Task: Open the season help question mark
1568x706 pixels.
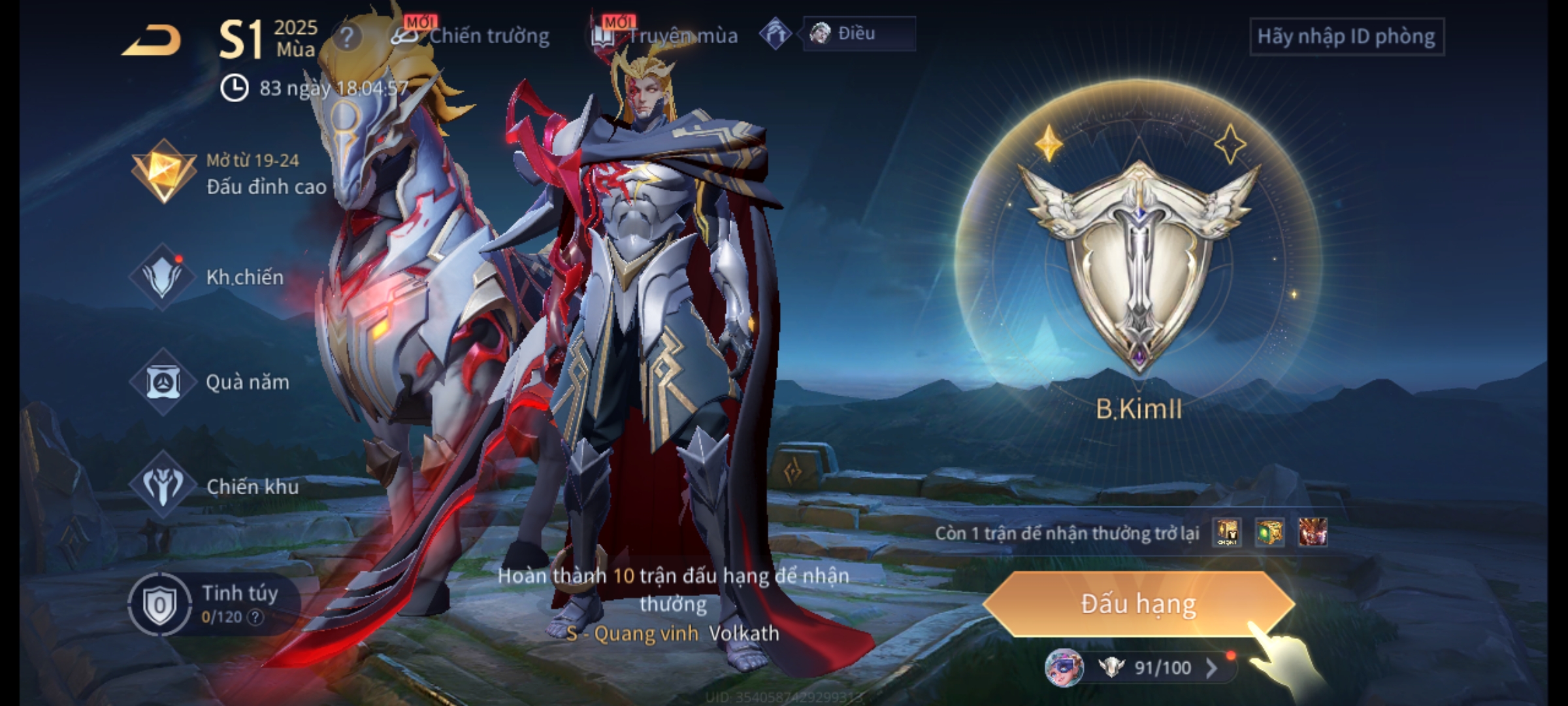Action: tap(346, 37)
